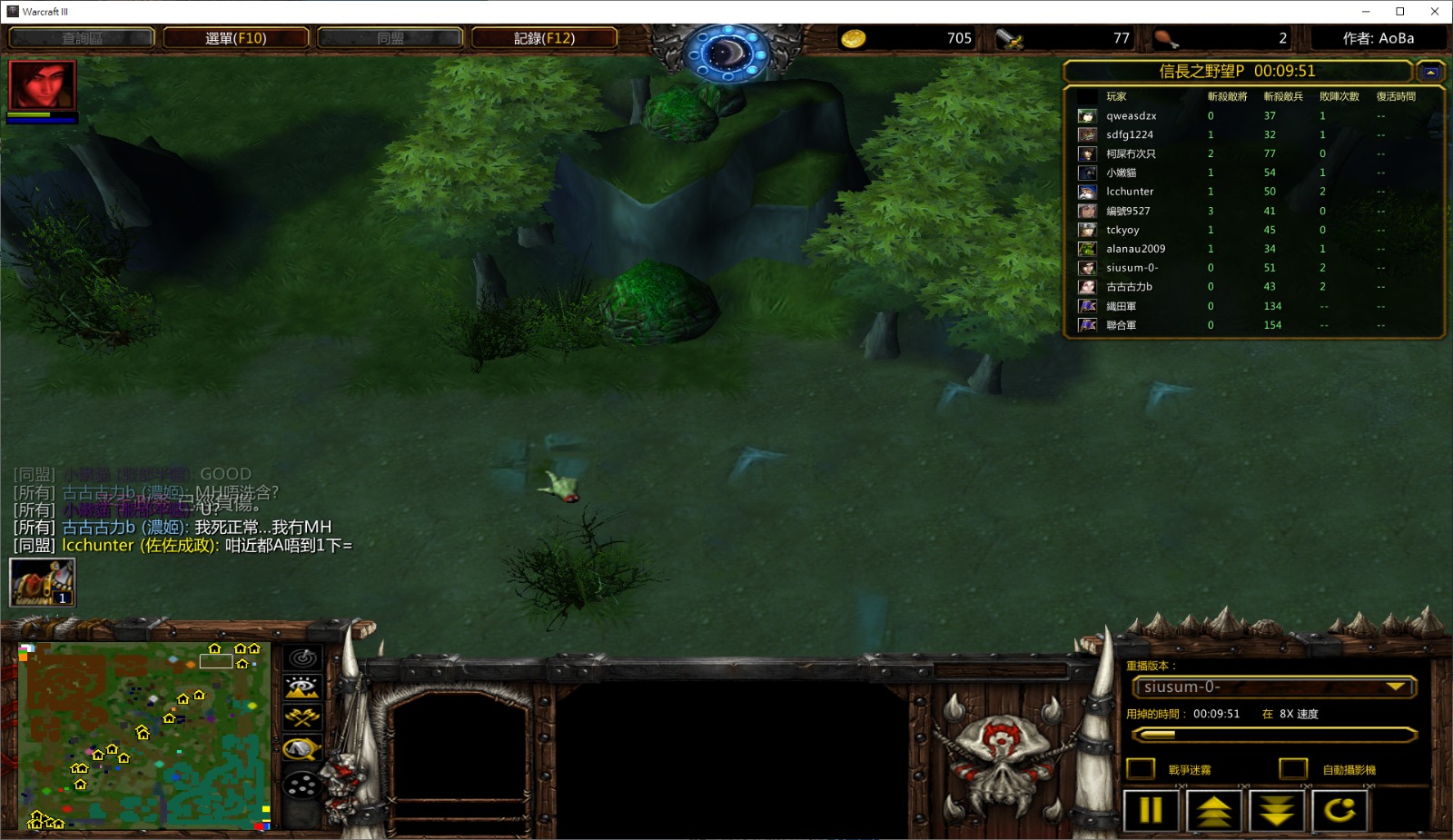Collapse the scoreboard with its arrow button
Viewport: 1453px width, 840px height.
click(x=1430, y=72)
